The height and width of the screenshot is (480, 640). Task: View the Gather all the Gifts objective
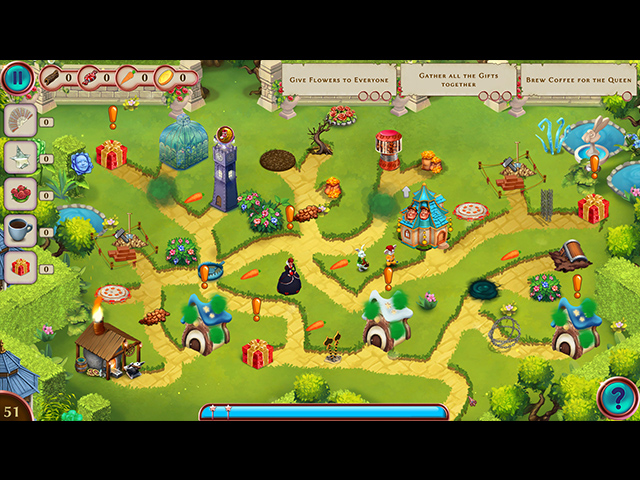(458, 79)
